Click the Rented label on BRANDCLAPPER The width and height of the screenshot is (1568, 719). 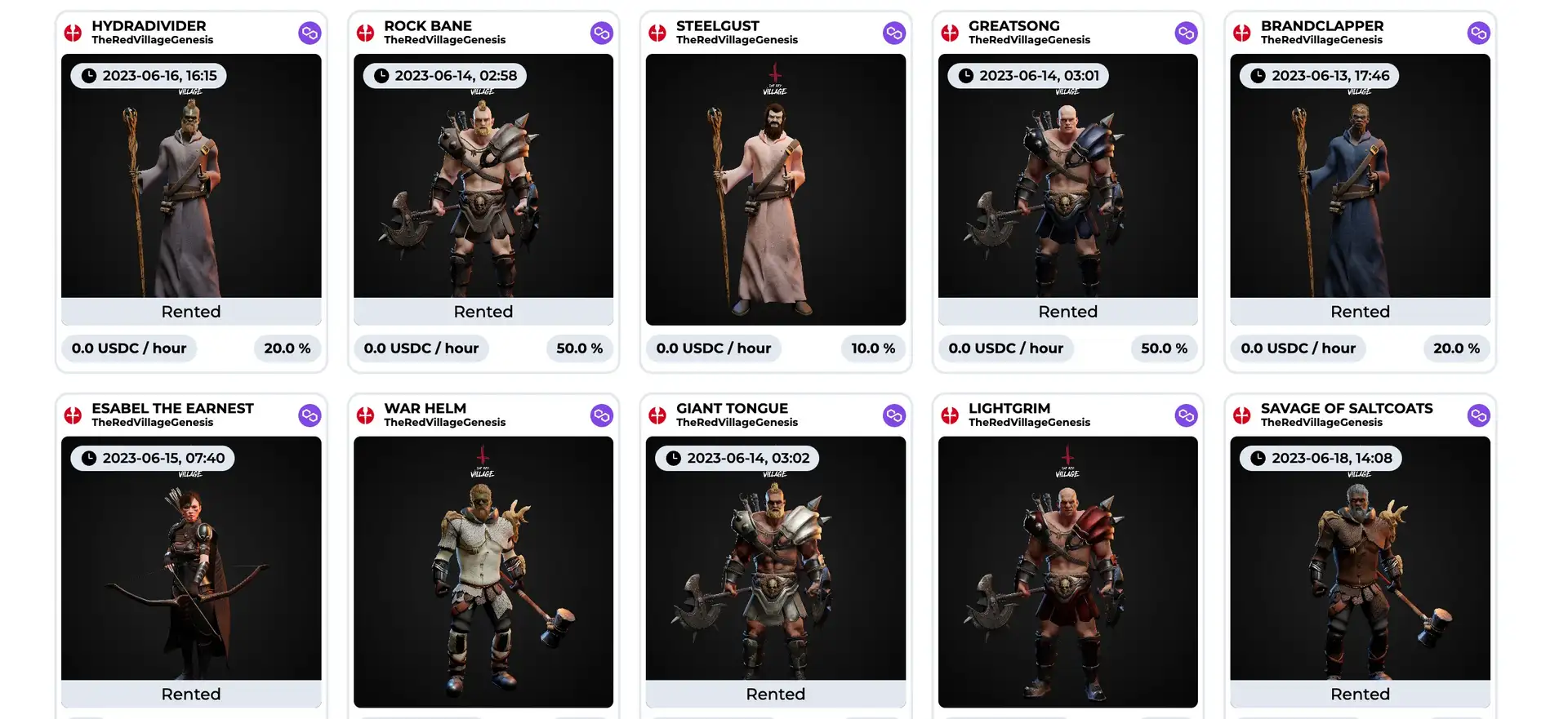point(1360,312)
